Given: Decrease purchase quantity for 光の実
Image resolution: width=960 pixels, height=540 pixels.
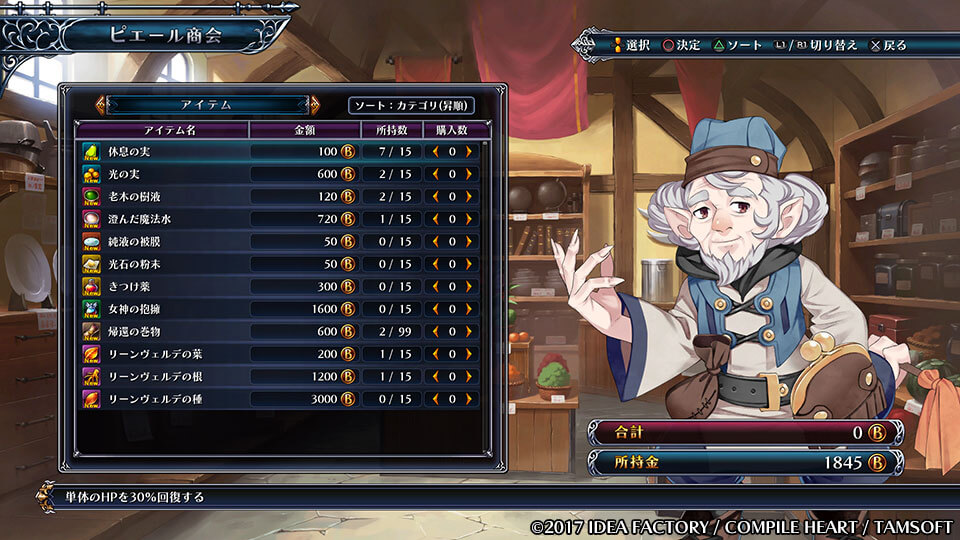Looking at the screenshot, I should 436,173.
